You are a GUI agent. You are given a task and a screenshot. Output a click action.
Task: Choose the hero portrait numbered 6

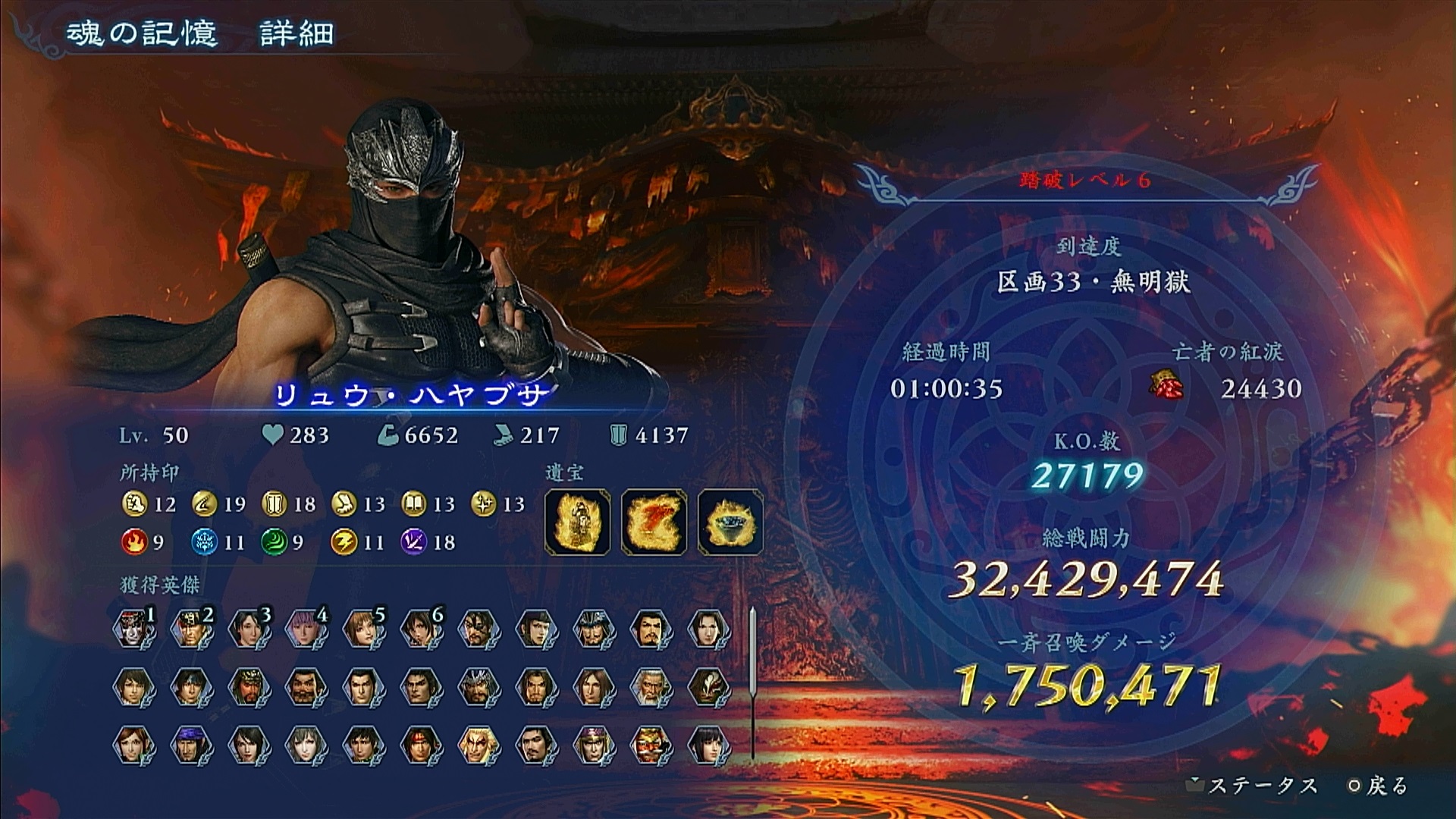(421, 629)
